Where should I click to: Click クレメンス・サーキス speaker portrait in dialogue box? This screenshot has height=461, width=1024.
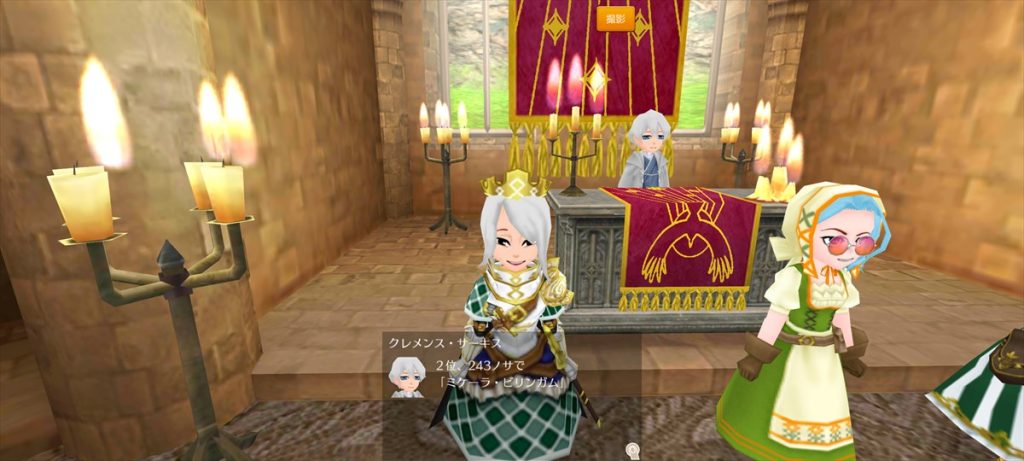click(405, 377)
